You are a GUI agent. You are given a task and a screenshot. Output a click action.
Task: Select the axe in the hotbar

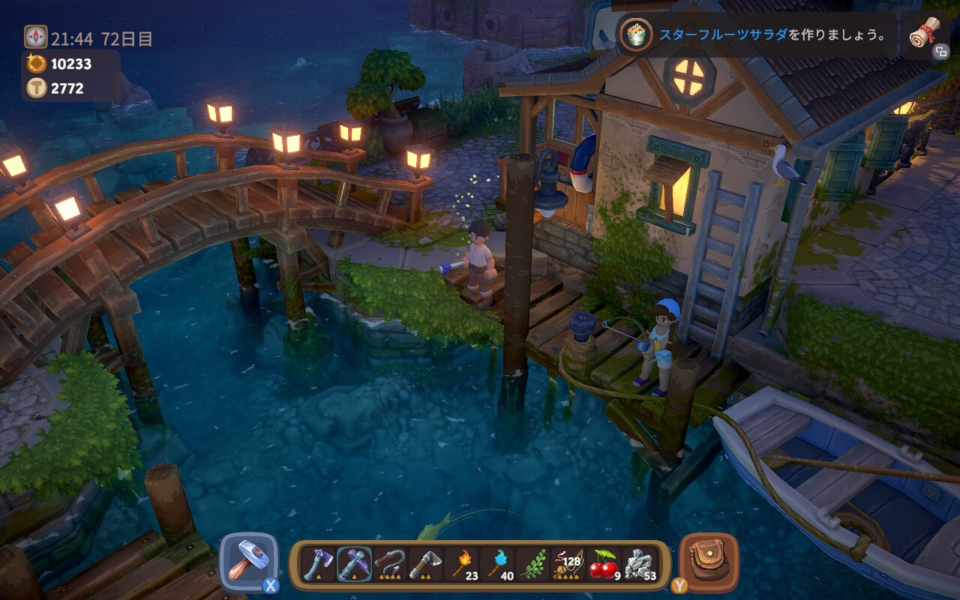[317, 565]
